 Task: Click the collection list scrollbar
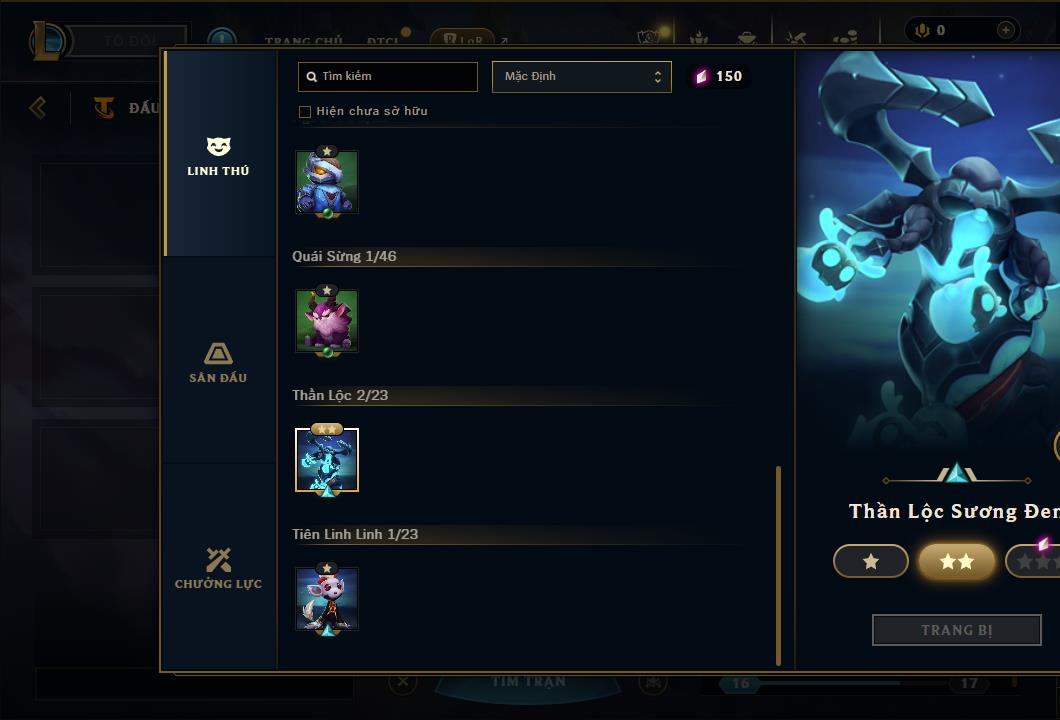click(x=779, y=565)
